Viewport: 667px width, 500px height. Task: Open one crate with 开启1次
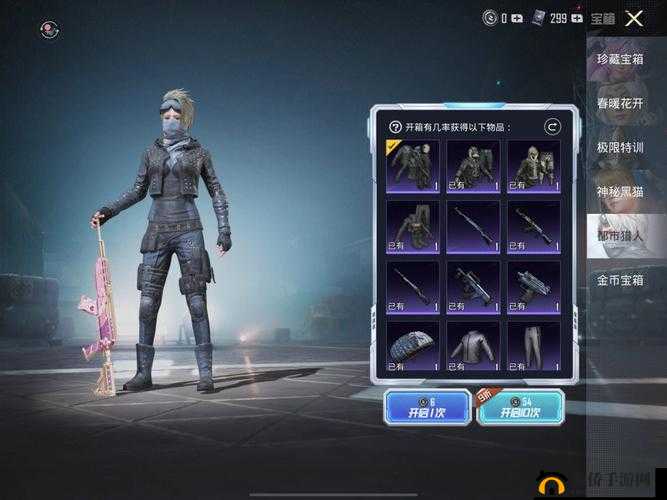427,407
